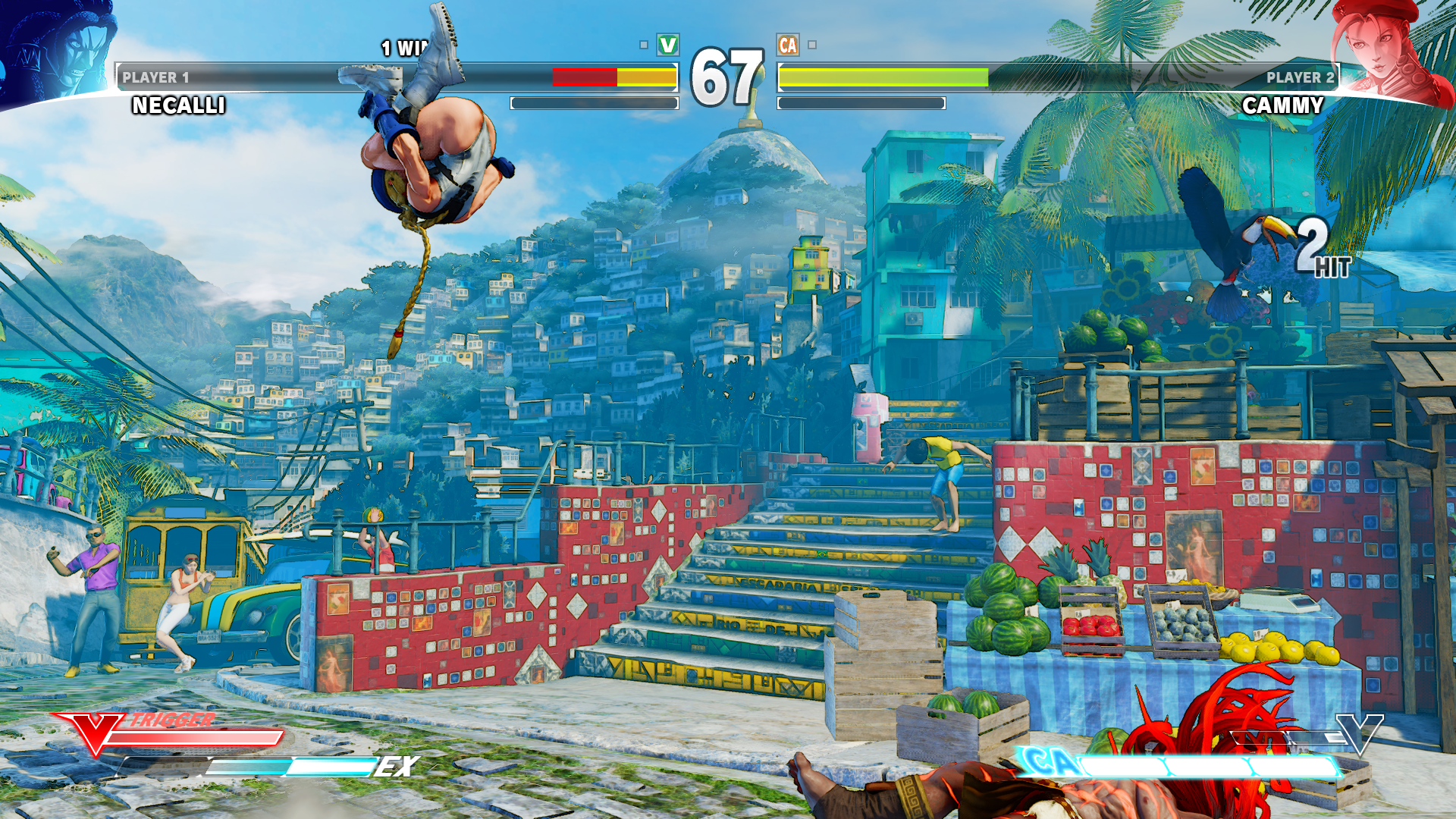
Task: Select the PLAYER 1 nameplate
Action: tap(156, 77)
